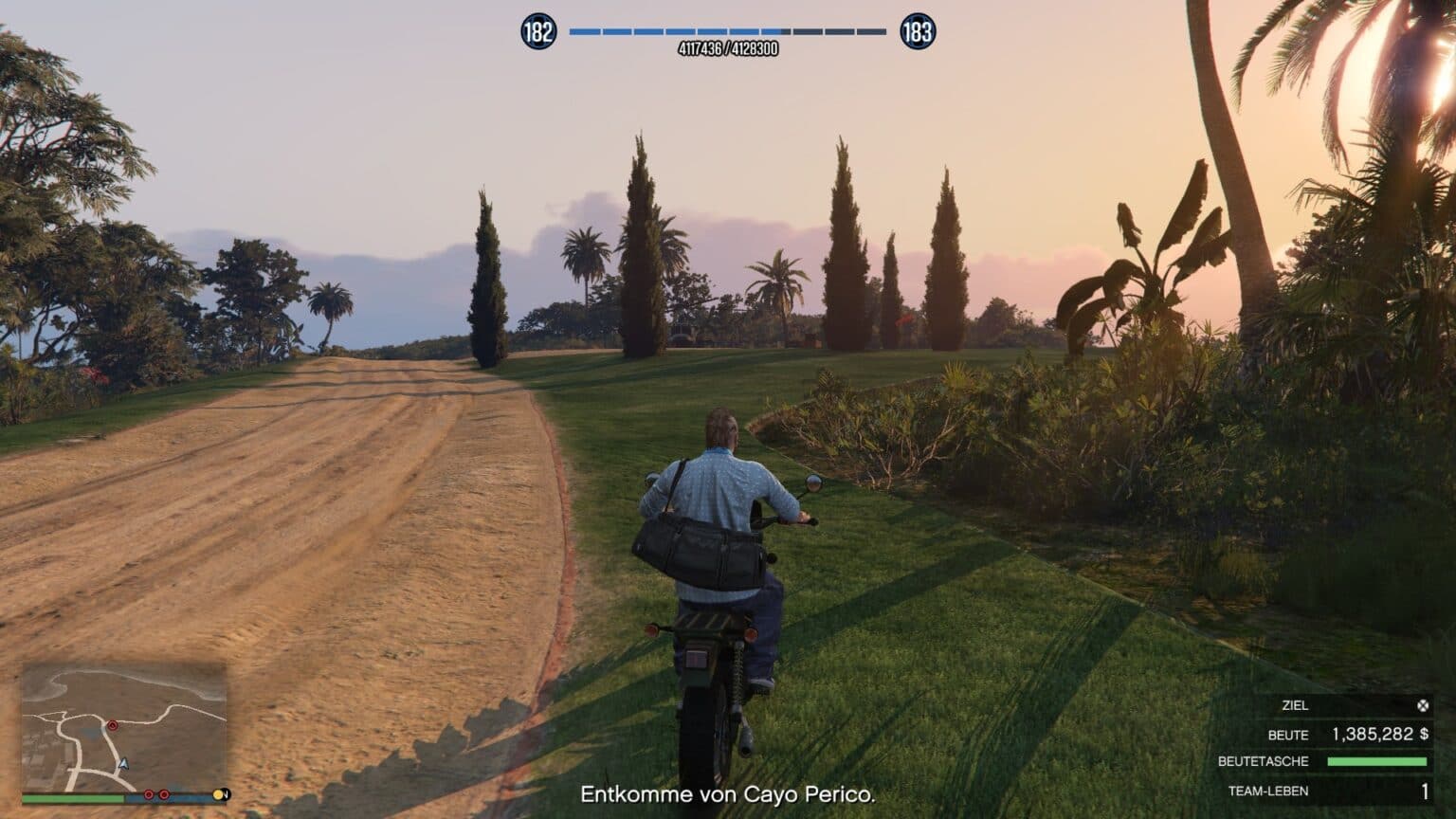Click the red enemy blip on the minimap road
The image size is (1456, 819).
click(113, 726)
